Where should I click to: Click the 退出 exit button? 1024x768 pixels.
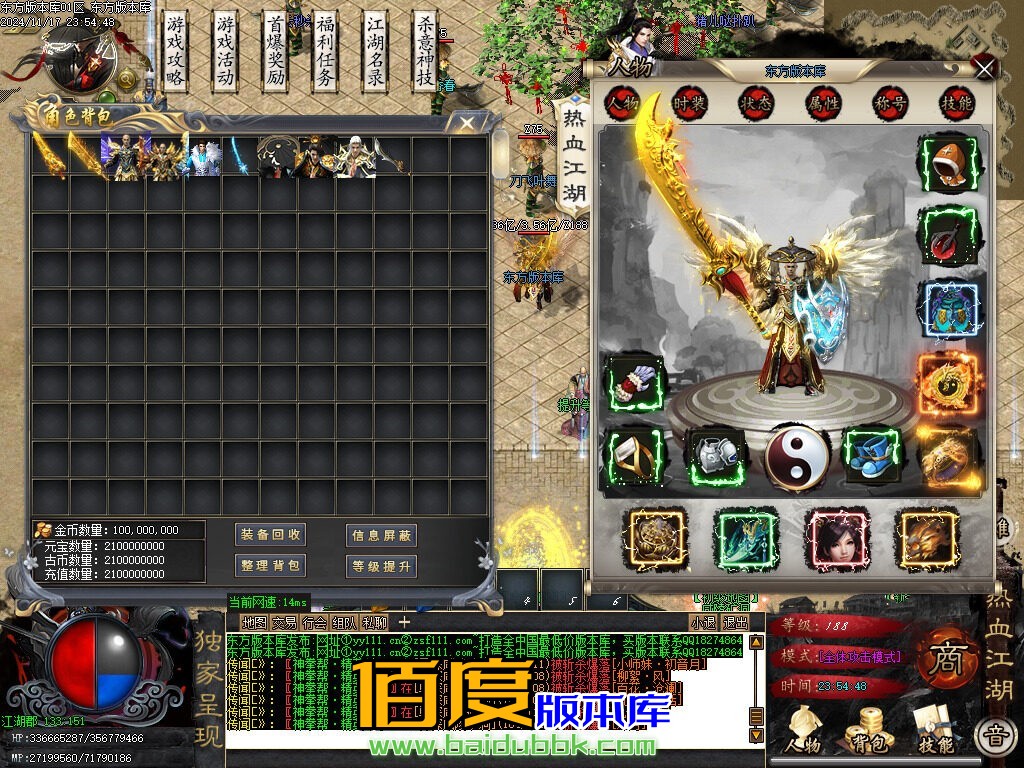point(735,622)
